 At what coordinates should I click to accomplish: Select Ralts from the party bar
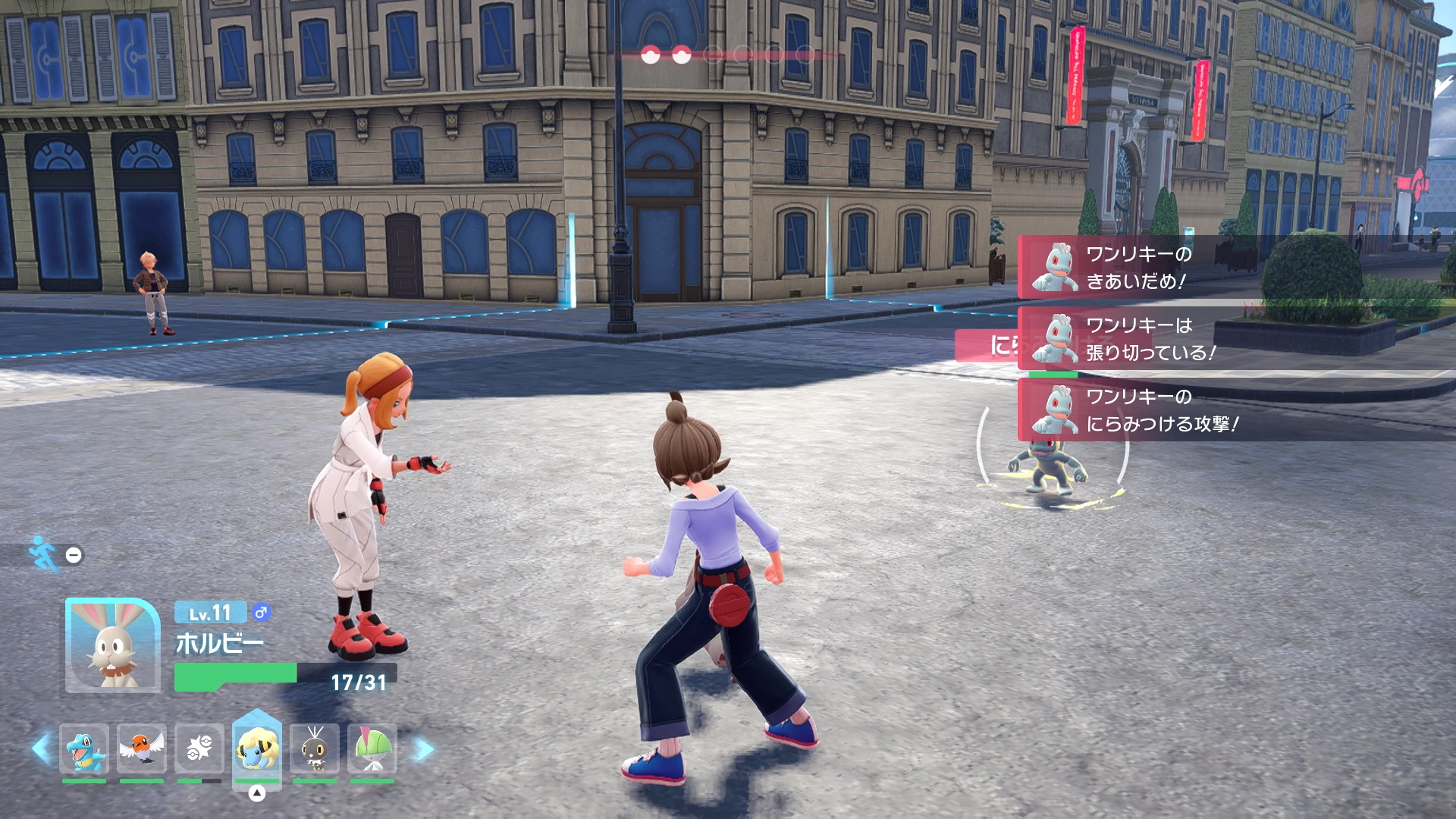point(372,748)
